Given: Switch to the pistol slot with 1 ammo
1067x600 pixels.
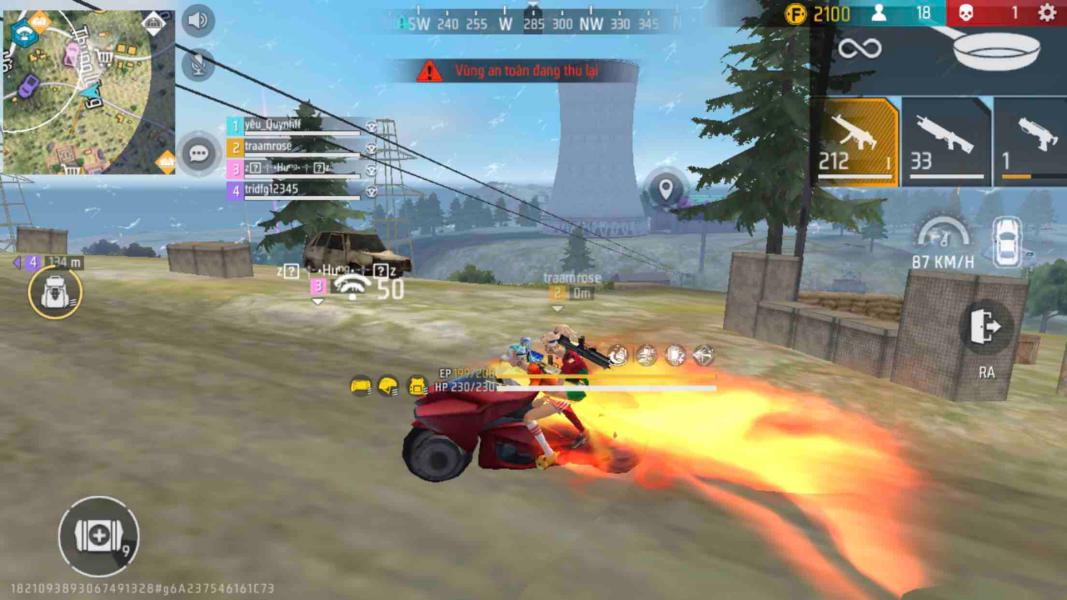Looking at the screenshot, I should tap(1032, 142).
